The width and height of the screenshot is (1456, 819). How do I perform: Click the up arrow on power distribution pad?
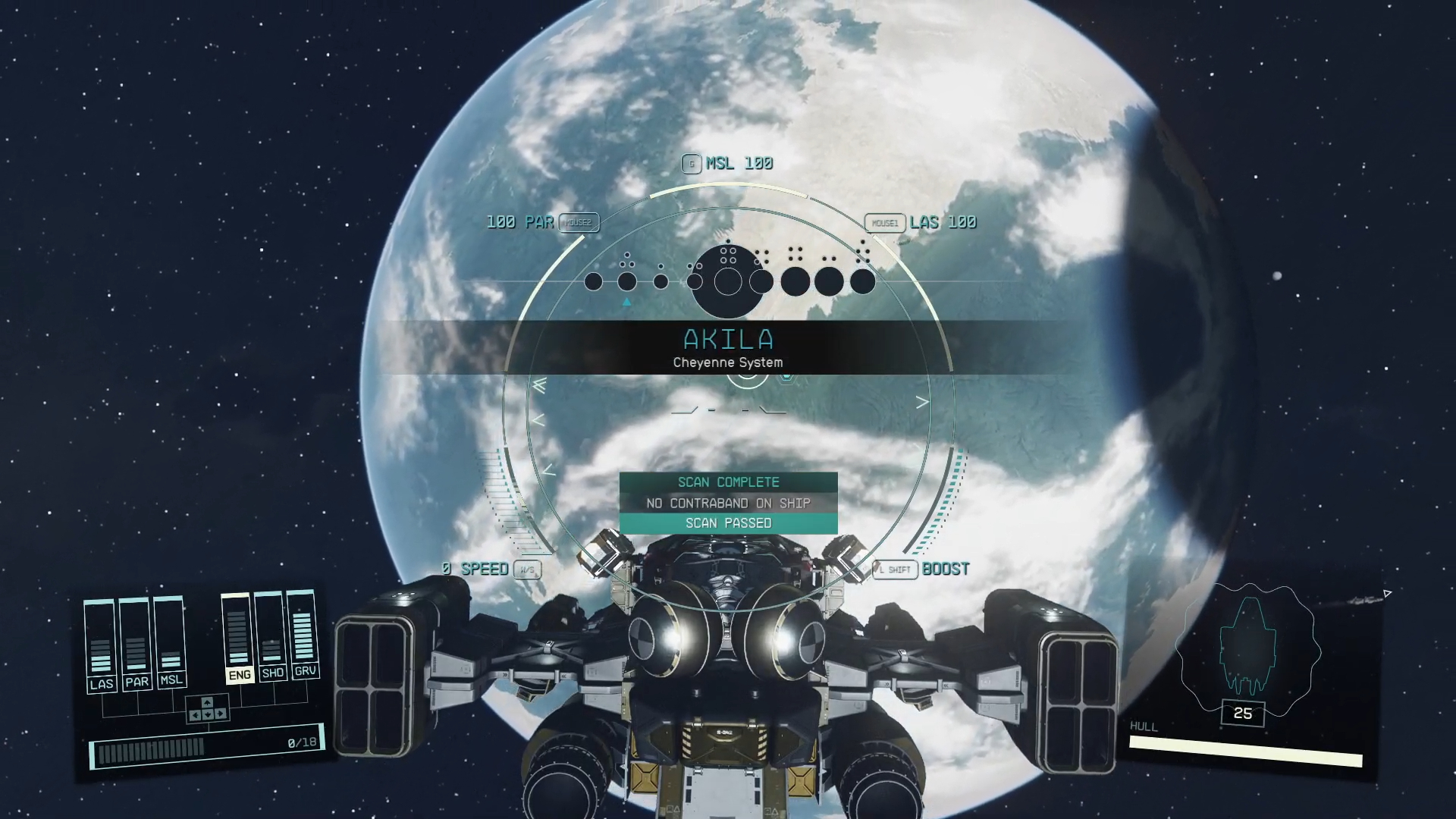(x=207, y=702)
